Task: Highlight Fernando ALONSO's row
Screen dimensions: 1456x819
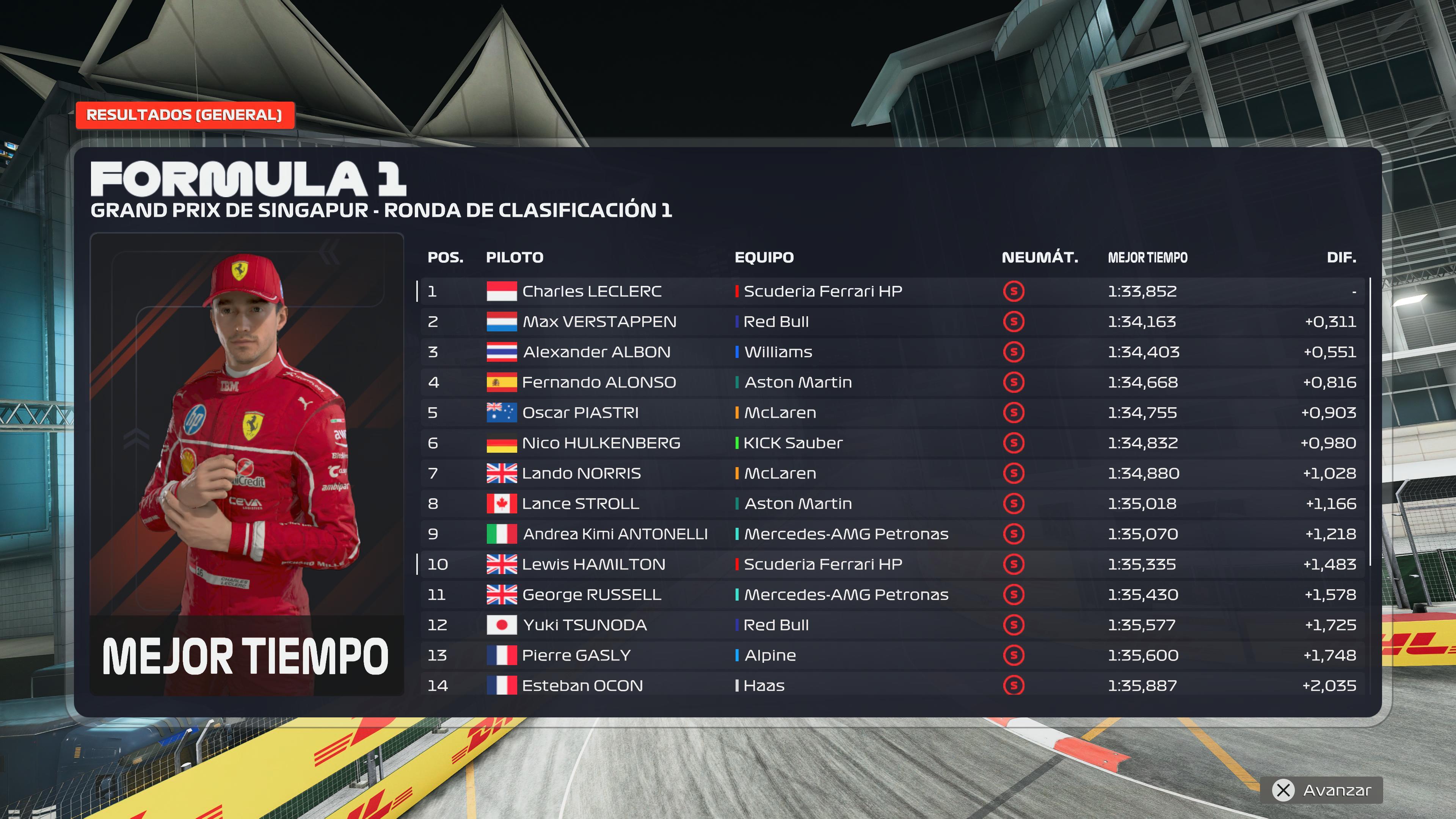Action: pyautogui.click(x=892, y=382)
